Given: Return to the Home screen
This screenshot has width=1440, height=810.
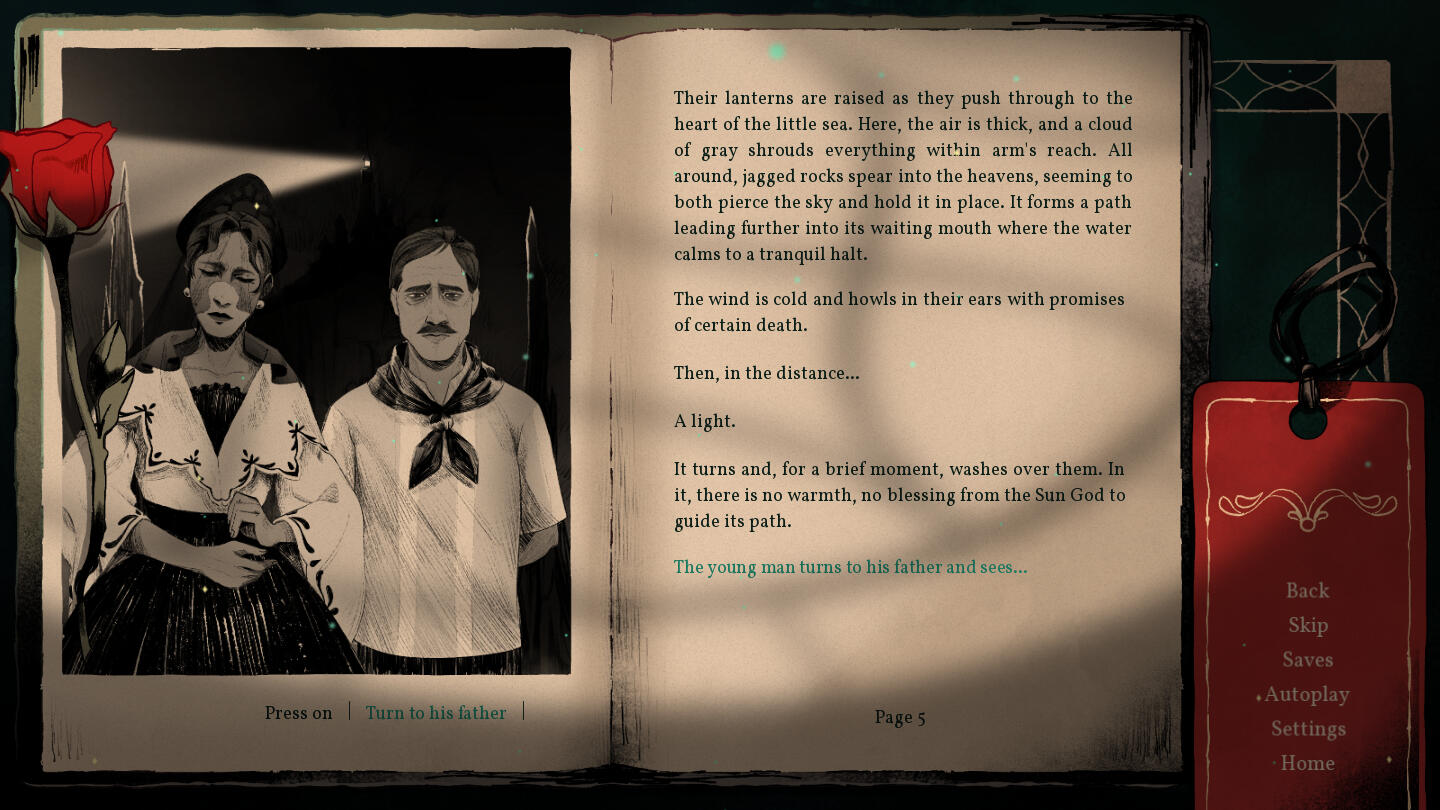Looking at the screenshot, I should point(1308,763).
